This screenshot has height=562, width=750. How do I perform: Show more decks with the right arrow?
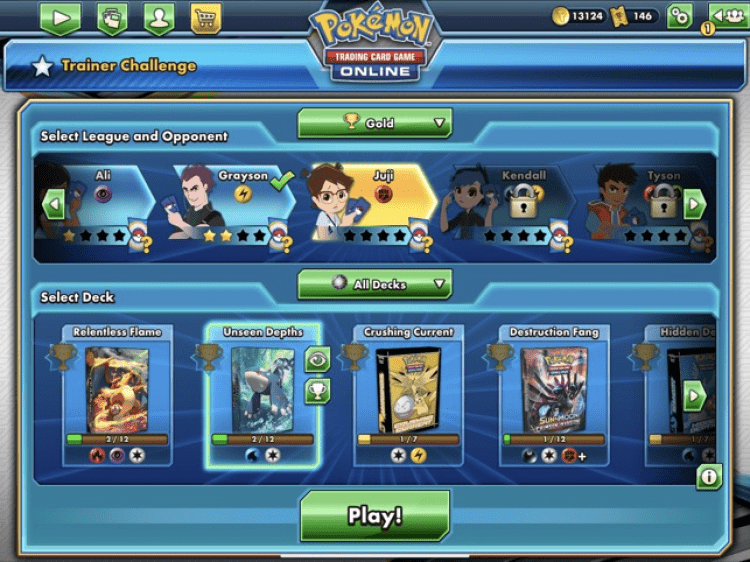(694, 395)
